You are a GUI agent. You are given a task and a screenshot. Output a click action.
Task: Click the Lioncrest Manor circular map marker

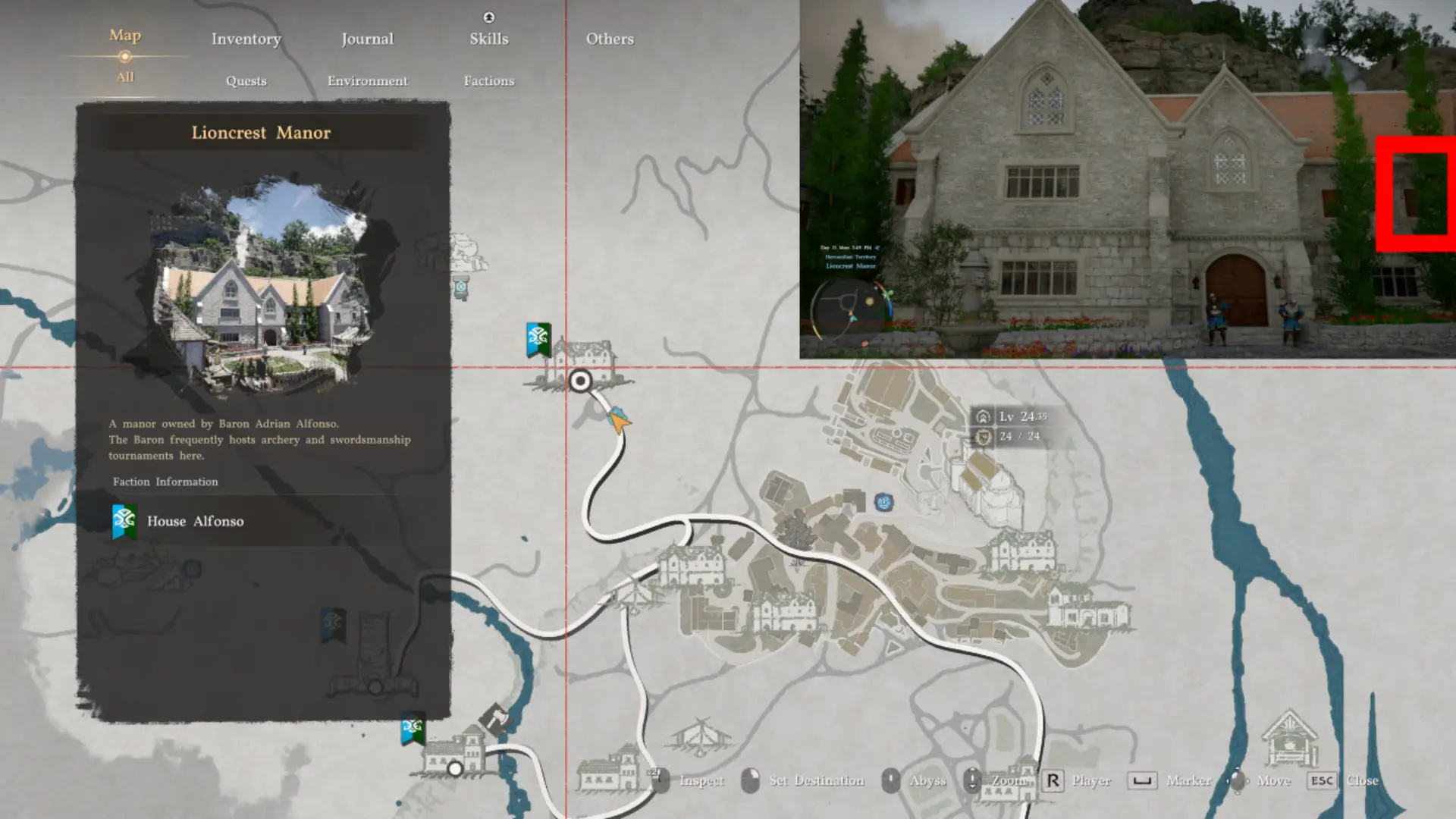click(x=580, y=381)
